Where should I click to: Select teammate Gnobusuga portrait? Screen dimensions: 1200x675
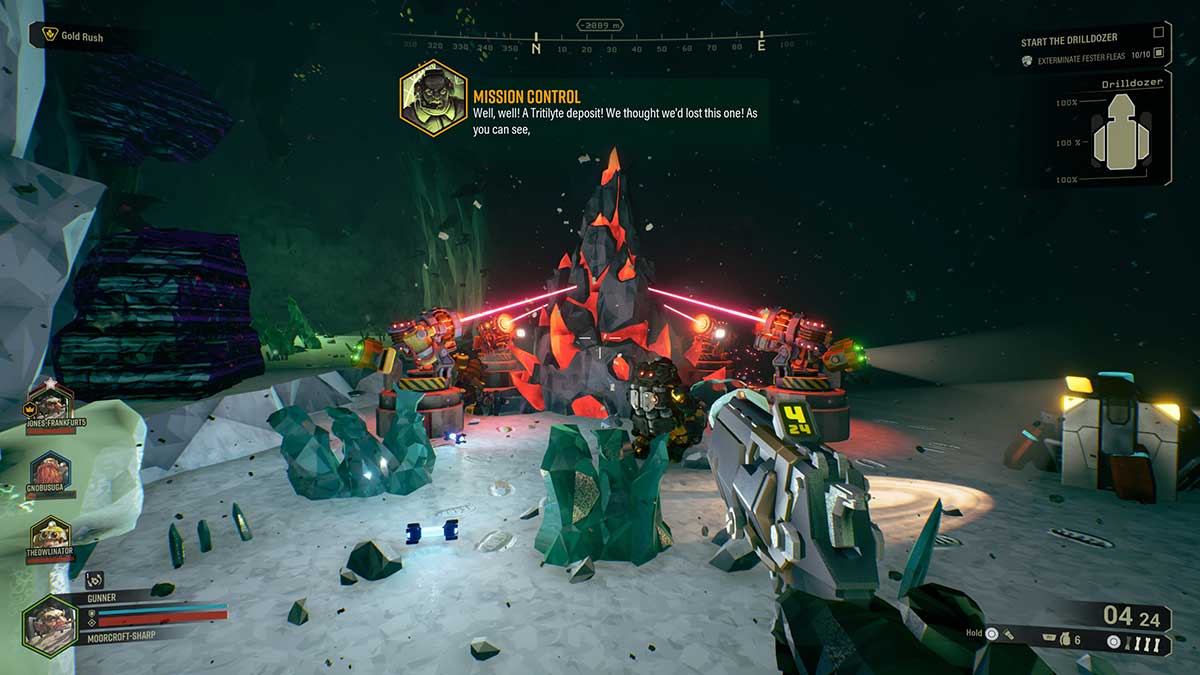49,469
